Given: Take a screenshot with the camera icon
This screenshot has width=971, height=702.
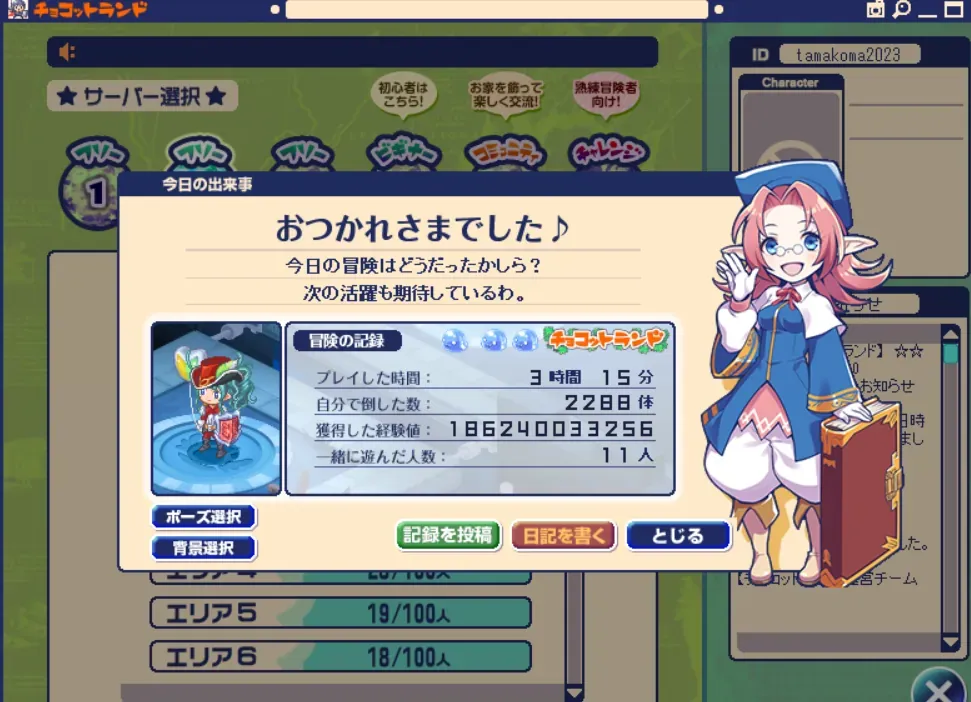Looking at the screenshot, I should coord(875,10).
